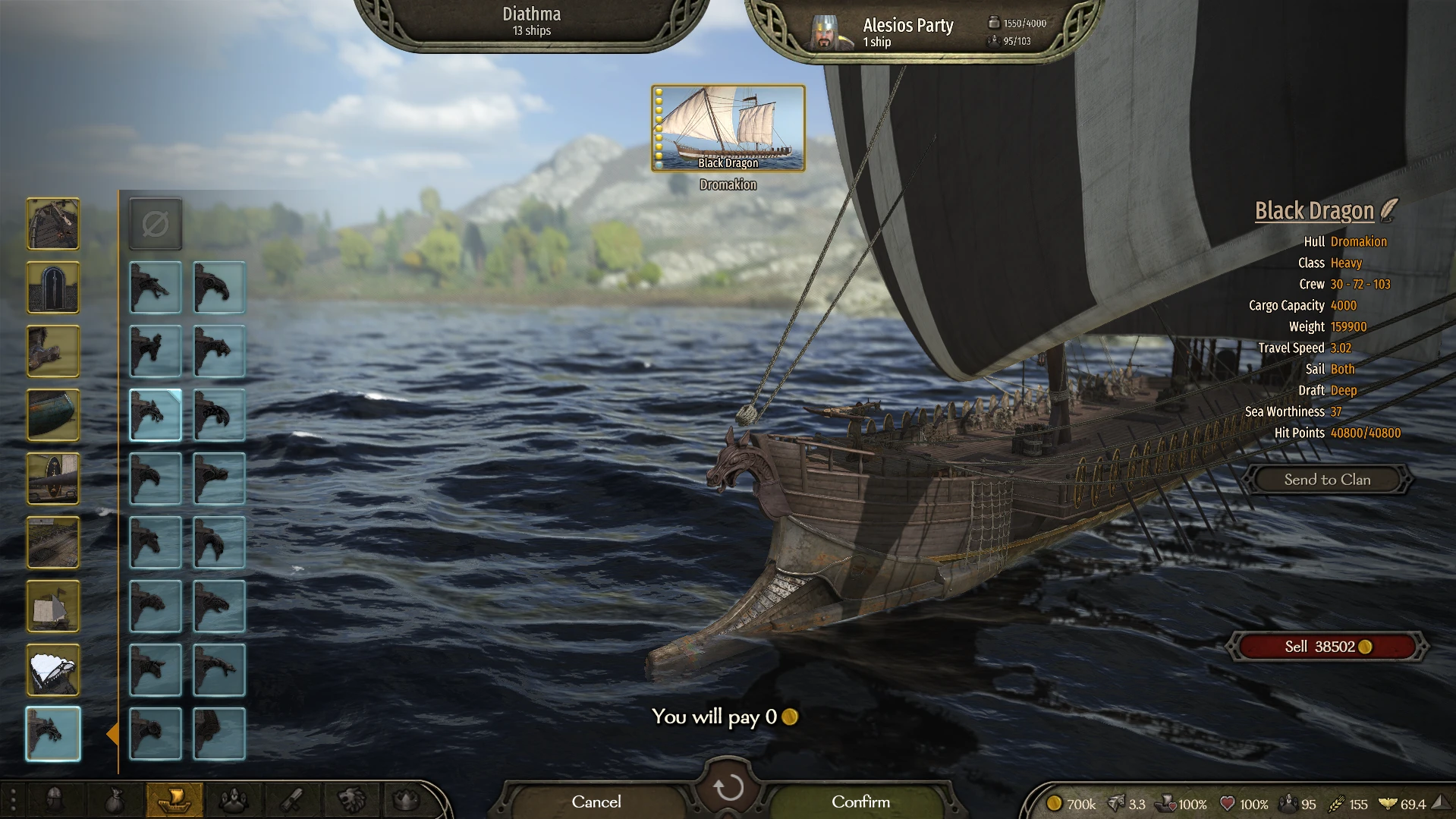Reset ship changes with the circular arrow button
The image size is (1456, 819).
pyautogui.click(x=728, y=788)
